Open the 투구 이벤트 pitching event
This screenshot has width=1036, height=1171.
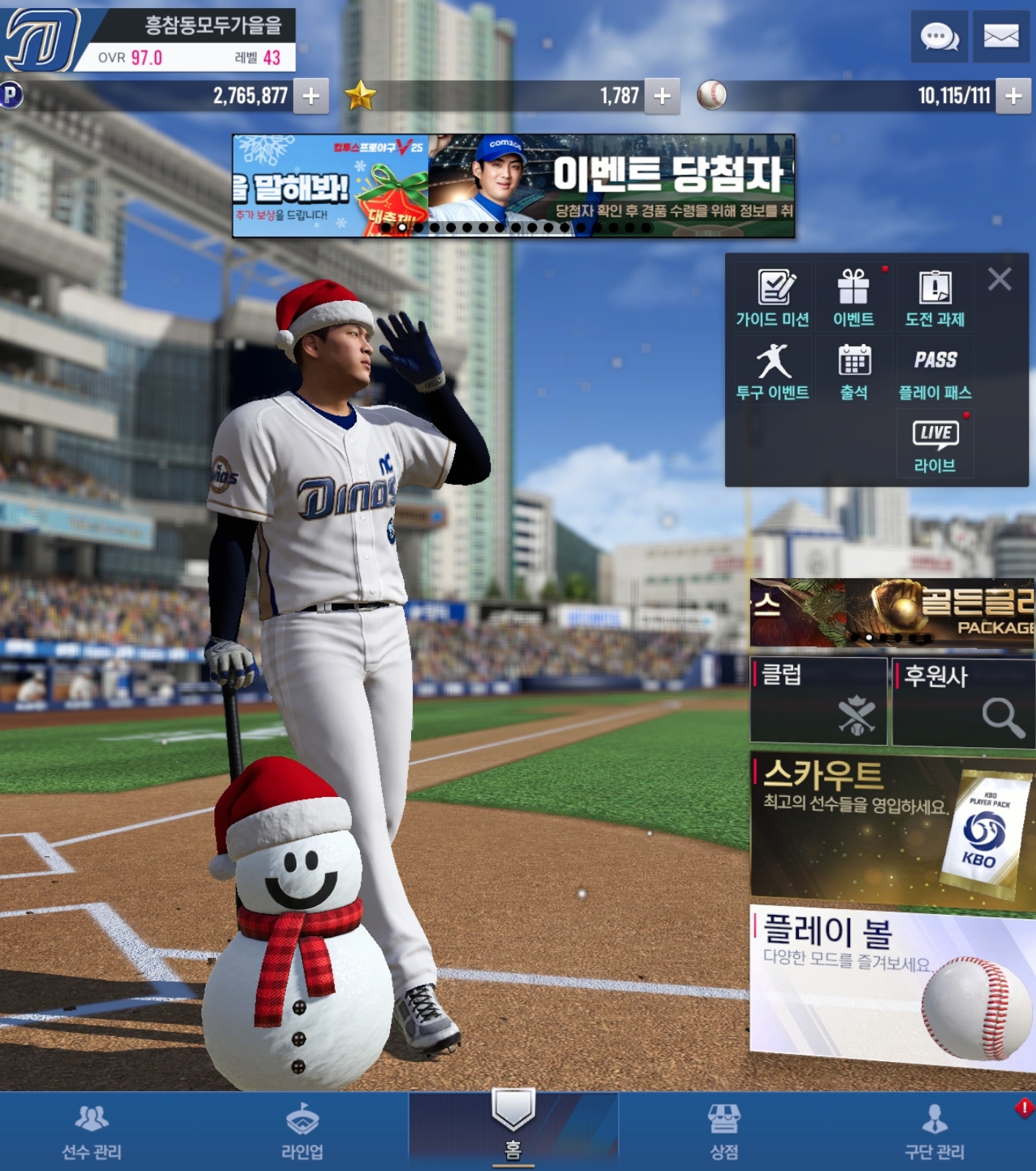tap(773, 372)
